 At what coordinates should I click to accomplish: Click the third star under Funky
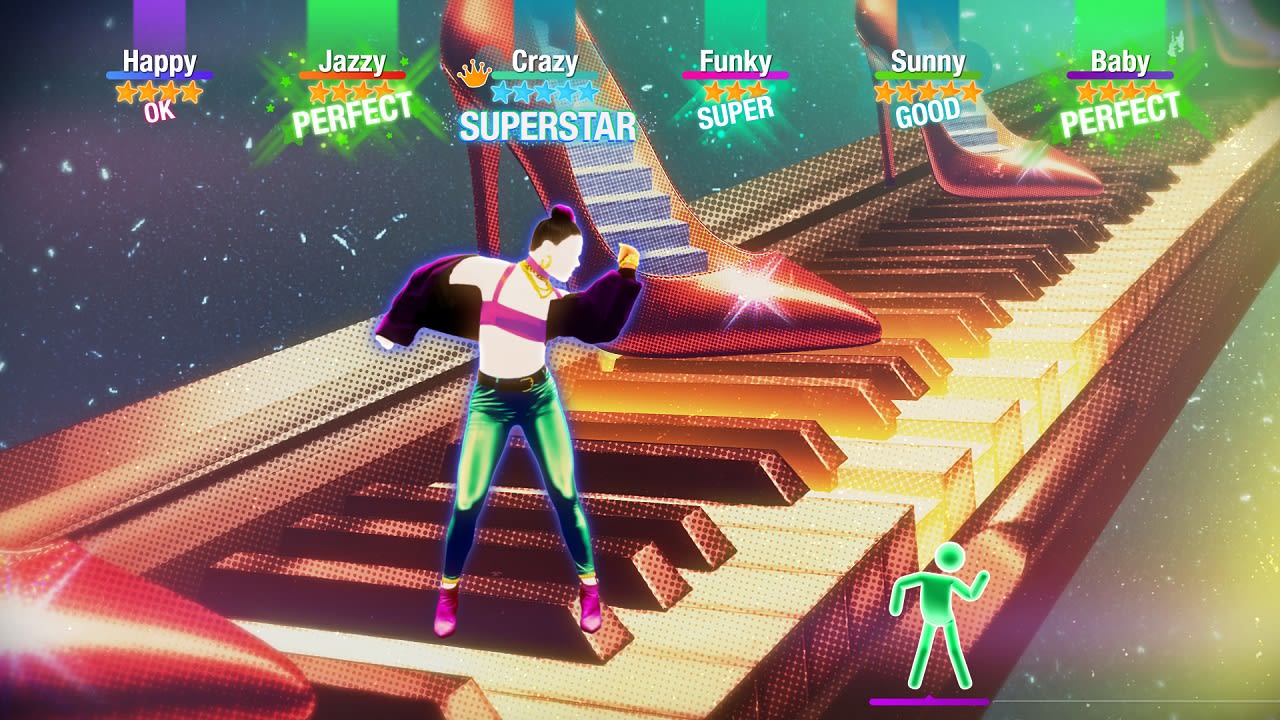tap(757, 91)
